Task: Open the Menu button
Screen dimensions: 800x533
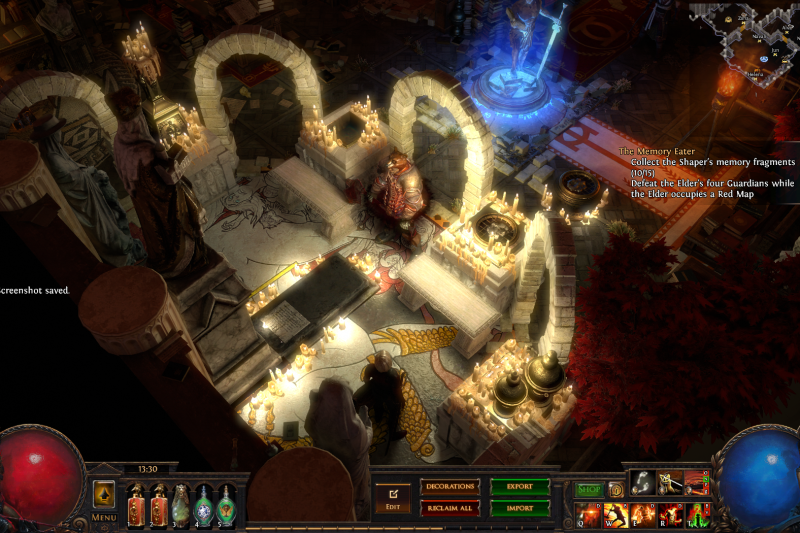Action: pos(104,497)
